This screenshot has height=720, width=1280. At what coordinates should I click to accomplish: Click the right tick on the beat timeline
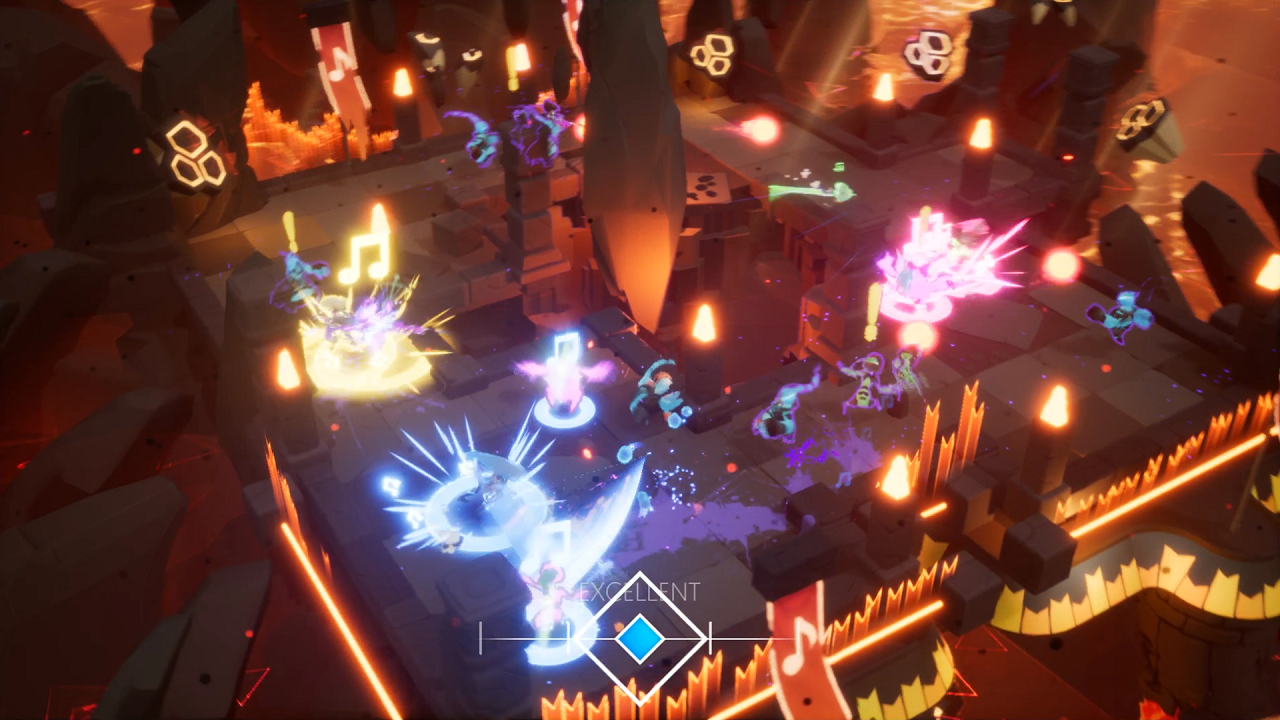pyautogui.click(x=710, y=638)
